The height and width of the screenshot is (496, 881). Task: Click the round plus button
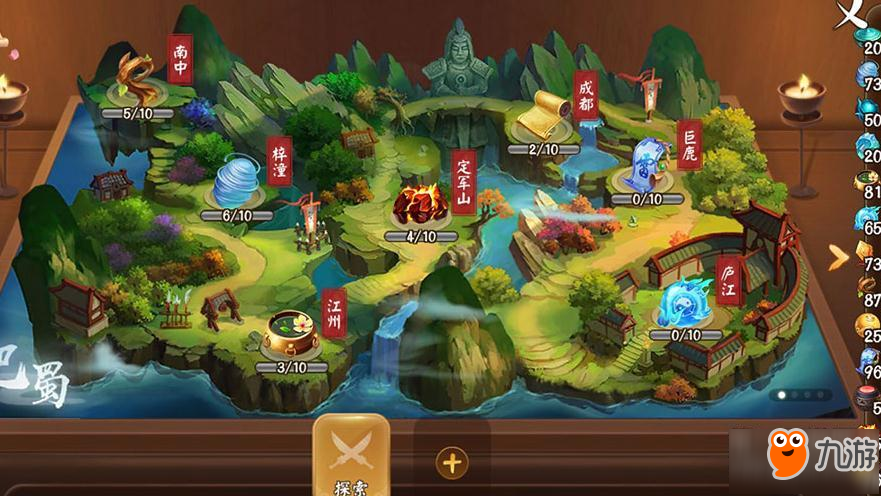453,463
